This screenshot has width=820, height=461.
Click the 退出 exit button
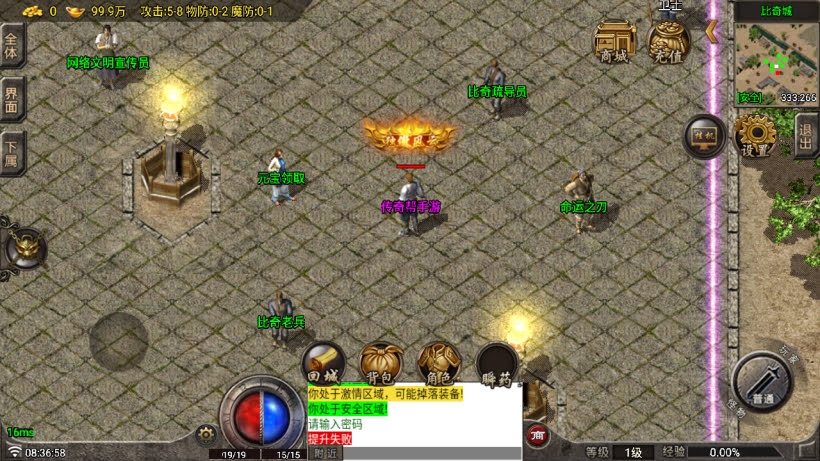point(806,135)
